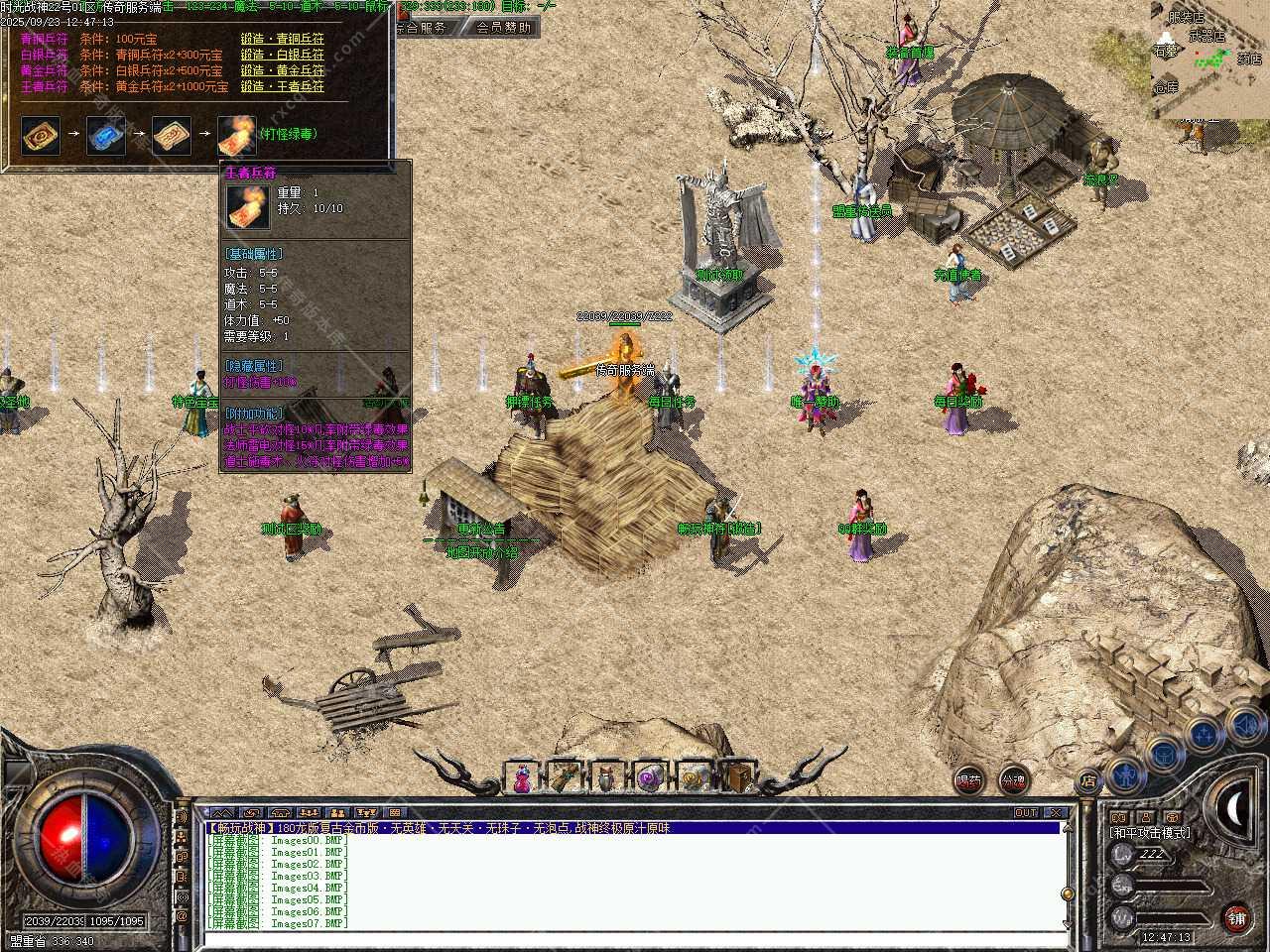
Task: Click the minimap in the corner
Action: tap(1210, 59)
